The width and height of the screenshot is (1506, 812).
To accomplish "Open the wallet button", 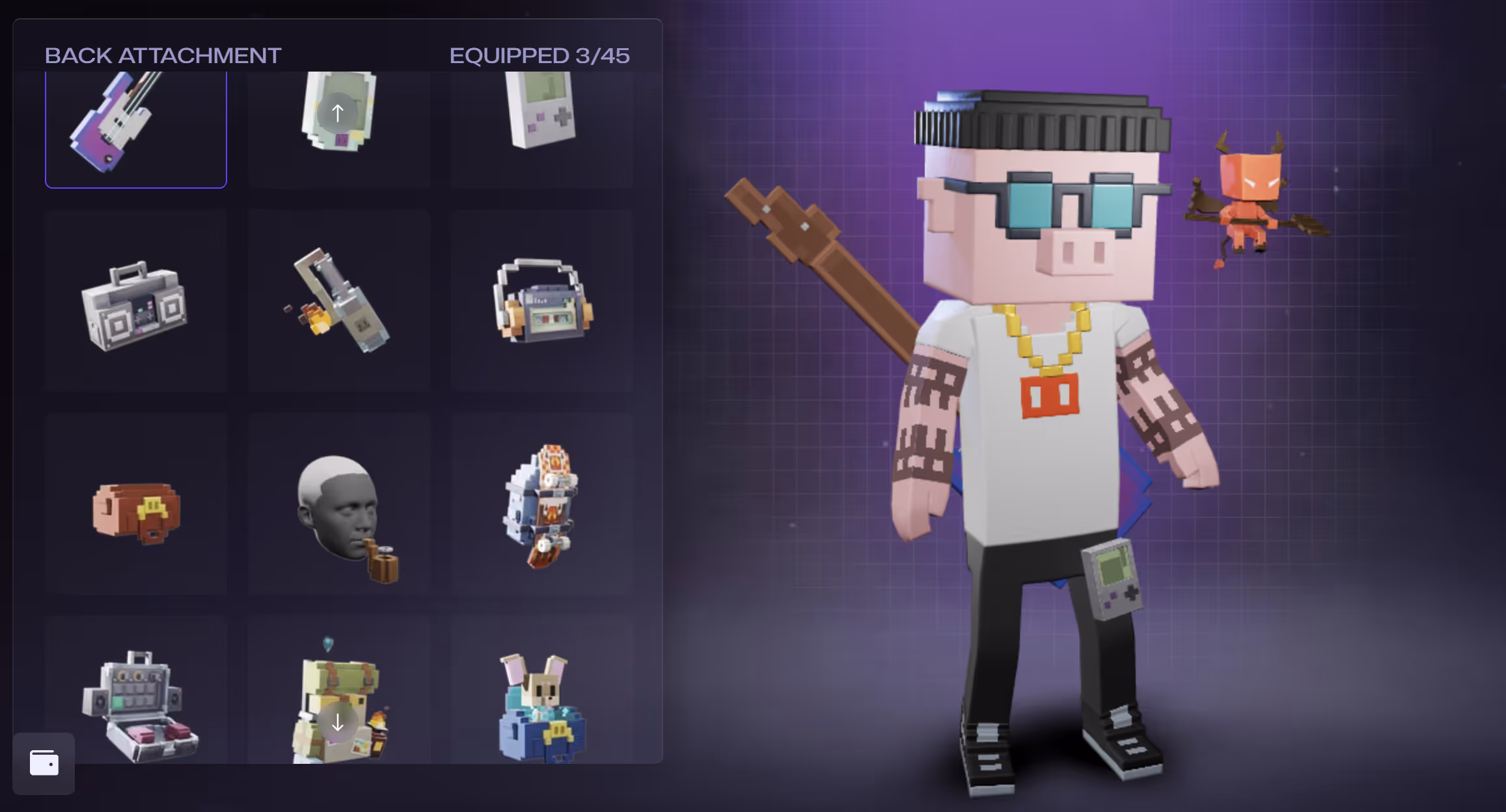I will click(x=44, y=763).
